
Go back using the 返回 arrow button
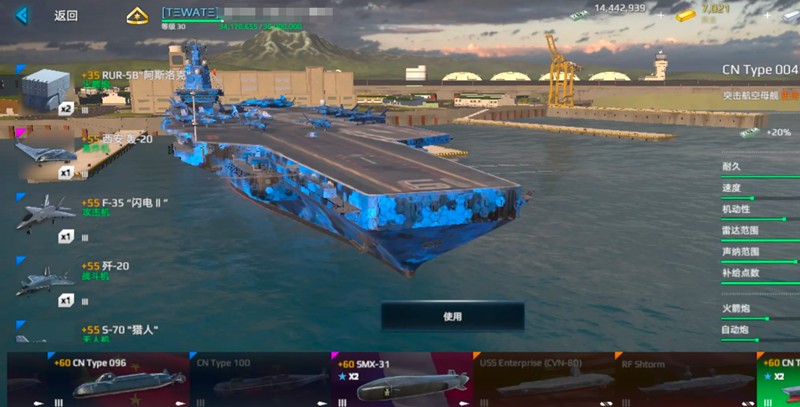tap(22, 16)
